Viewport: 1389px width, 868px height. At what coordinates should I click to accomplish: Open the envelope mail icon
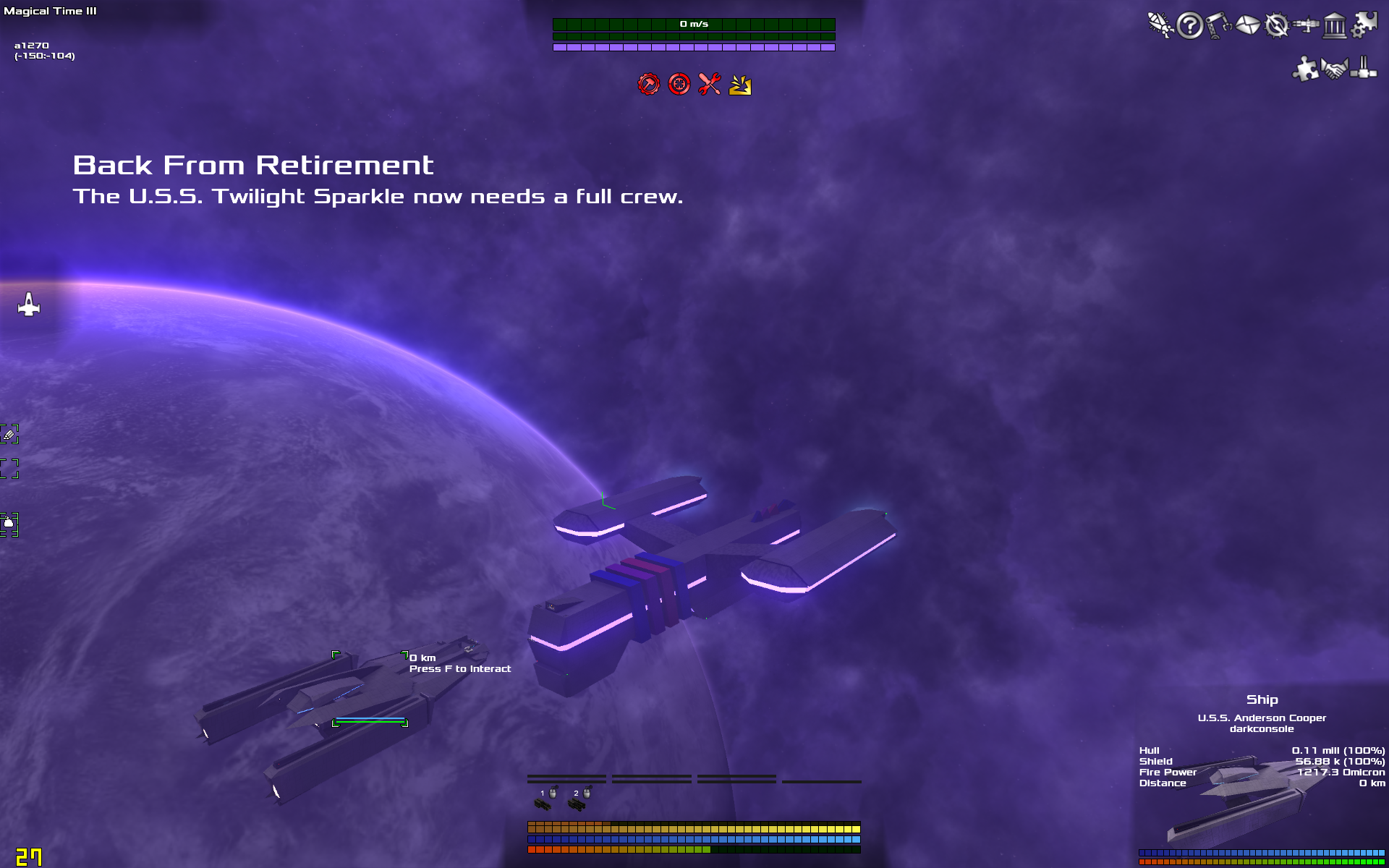pyautogui.click(x=1247, y=26)
